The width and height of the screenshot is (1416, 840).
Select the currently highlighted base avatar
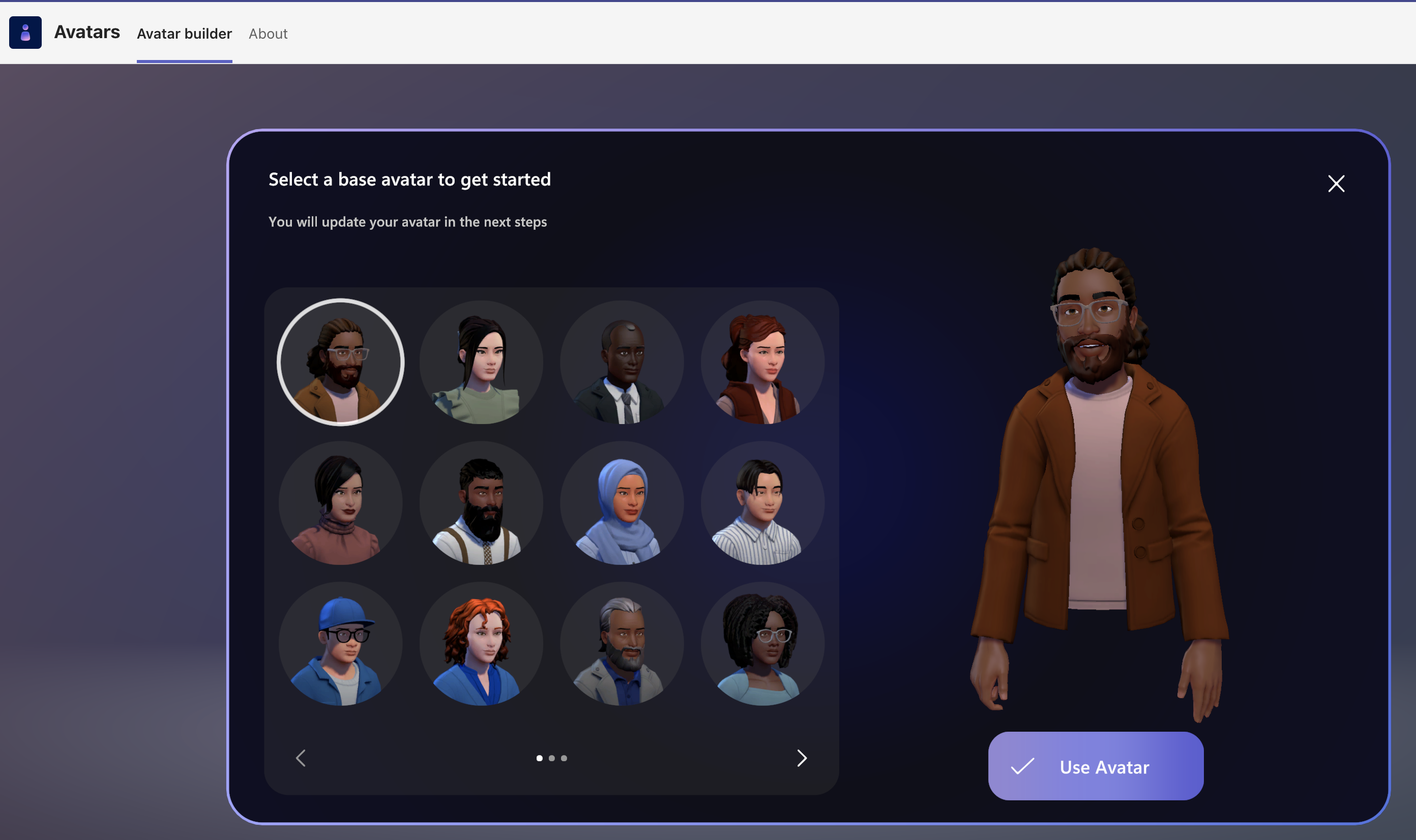pos(340,362)
